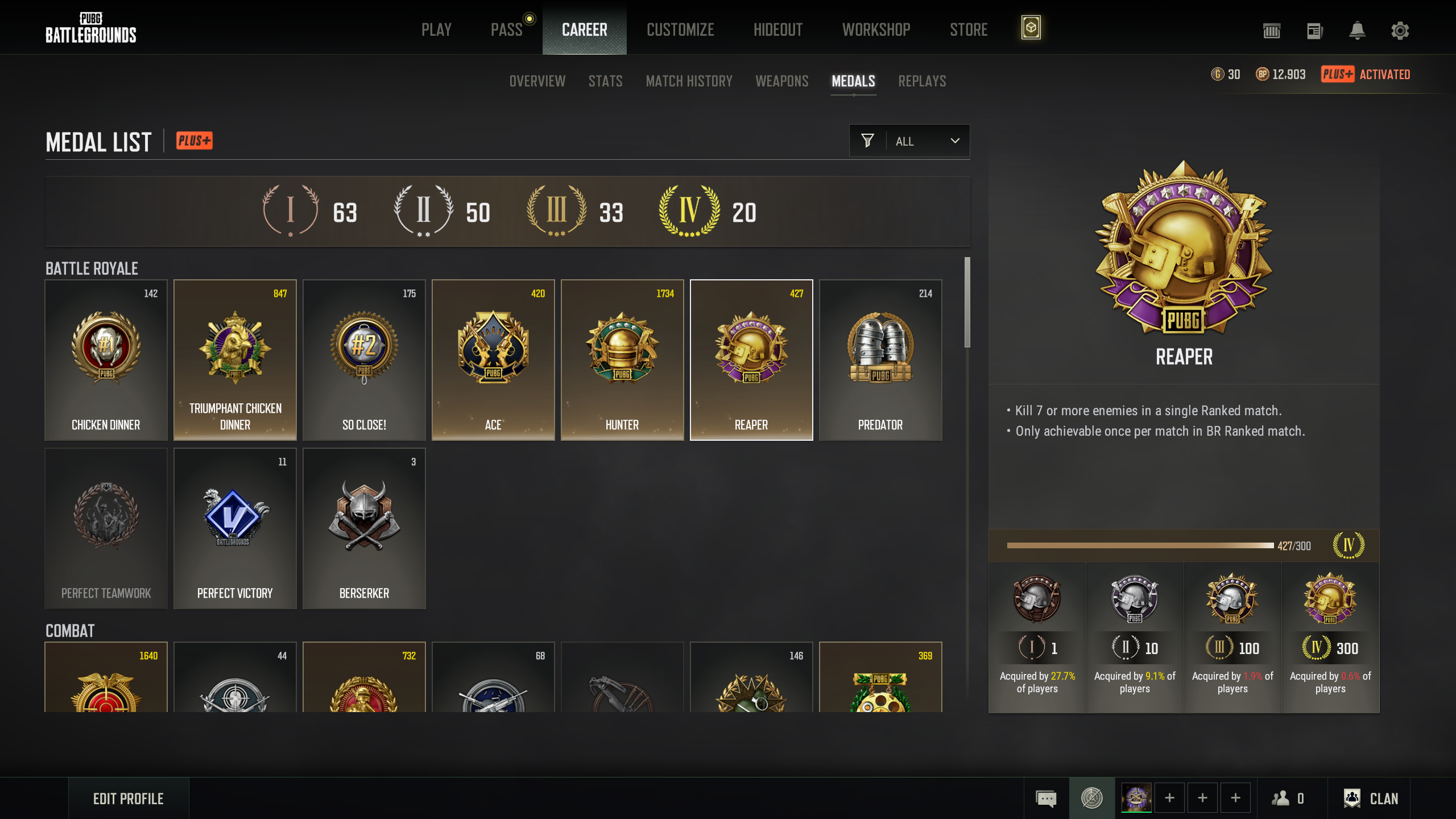The image size is (1456, 819).
Task: Switch to the Customize tab
Action: click(x=680, y=30)
